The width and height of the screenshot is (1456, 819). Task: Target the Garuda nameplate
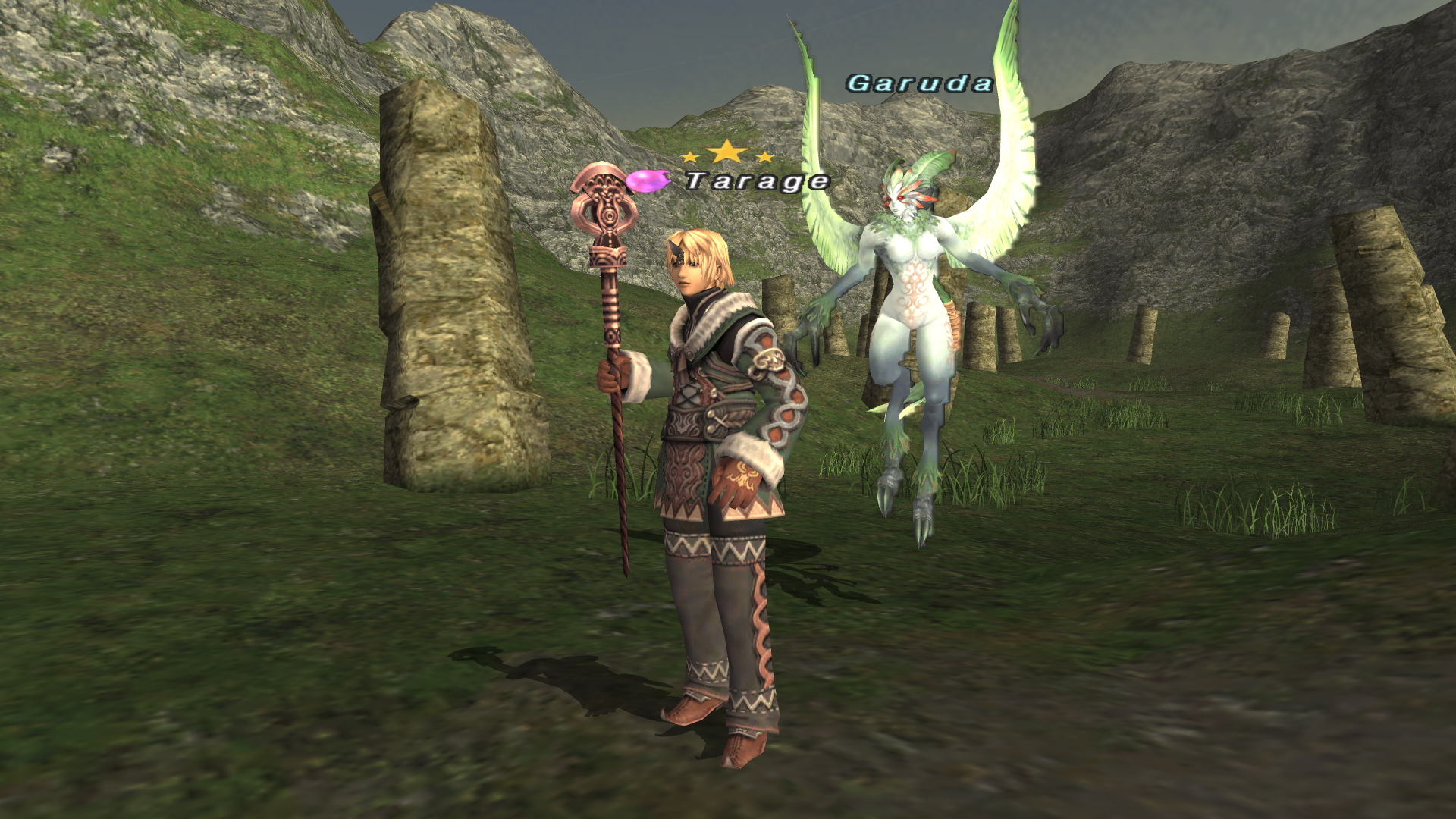(x=919, y=83)
